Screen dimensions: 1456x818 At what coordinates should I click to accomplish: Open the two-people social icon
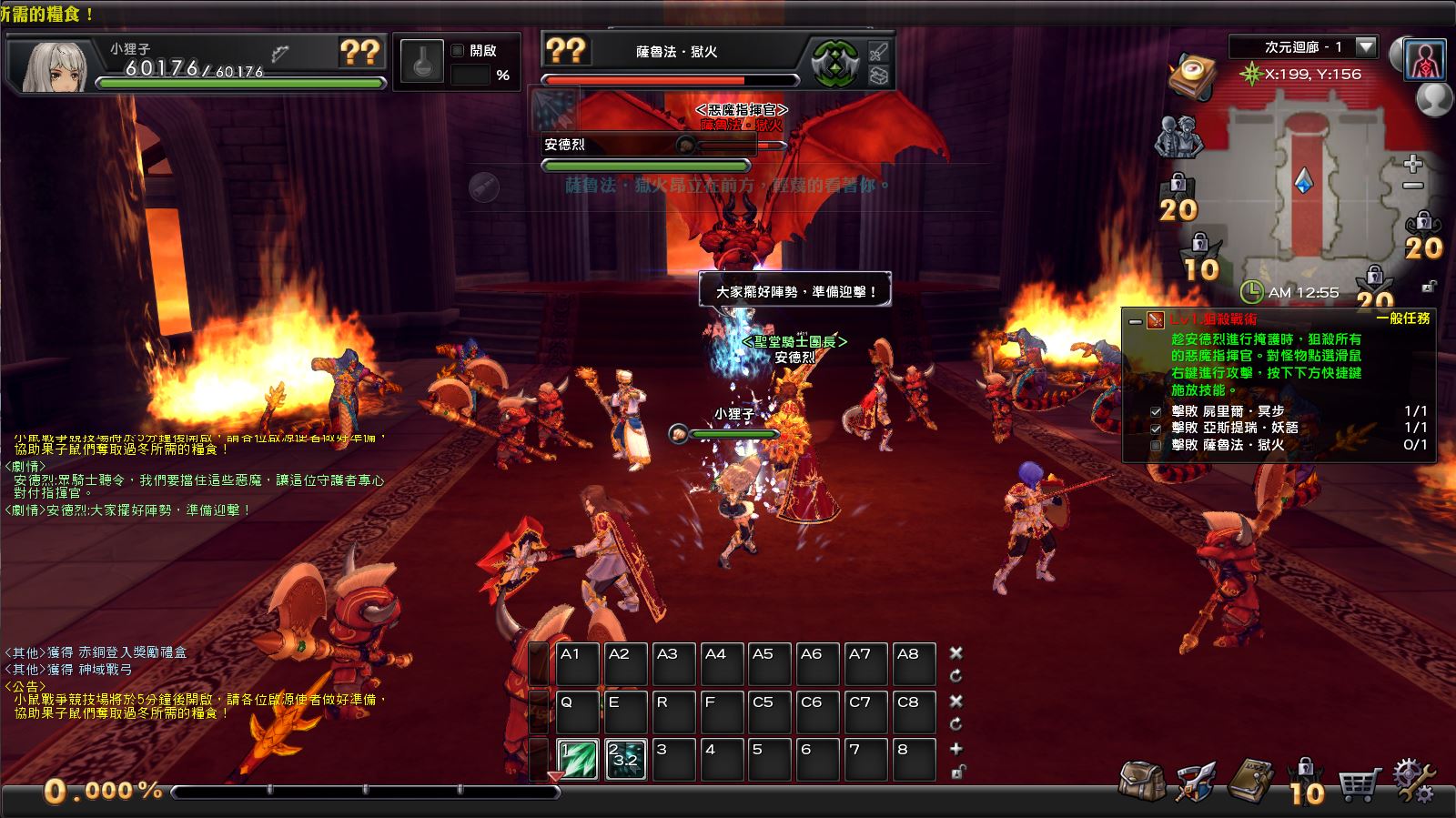pos(1178,137)
